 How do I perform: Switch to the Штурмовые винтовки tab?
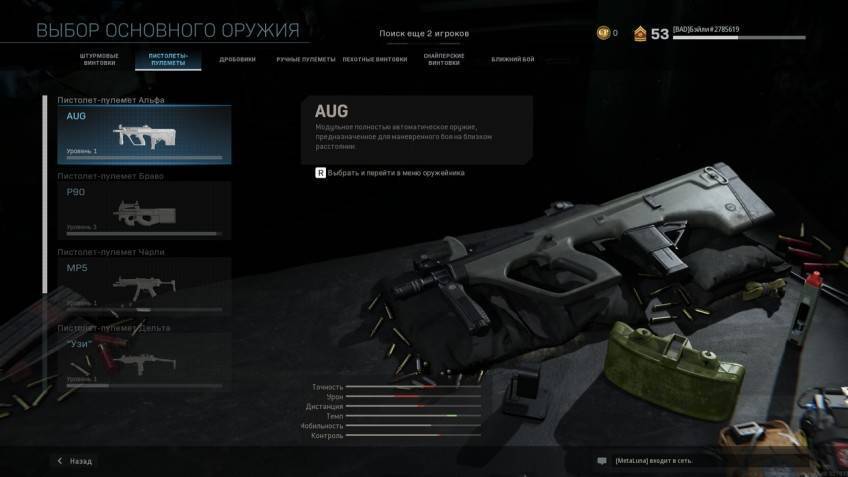(97, 59)
